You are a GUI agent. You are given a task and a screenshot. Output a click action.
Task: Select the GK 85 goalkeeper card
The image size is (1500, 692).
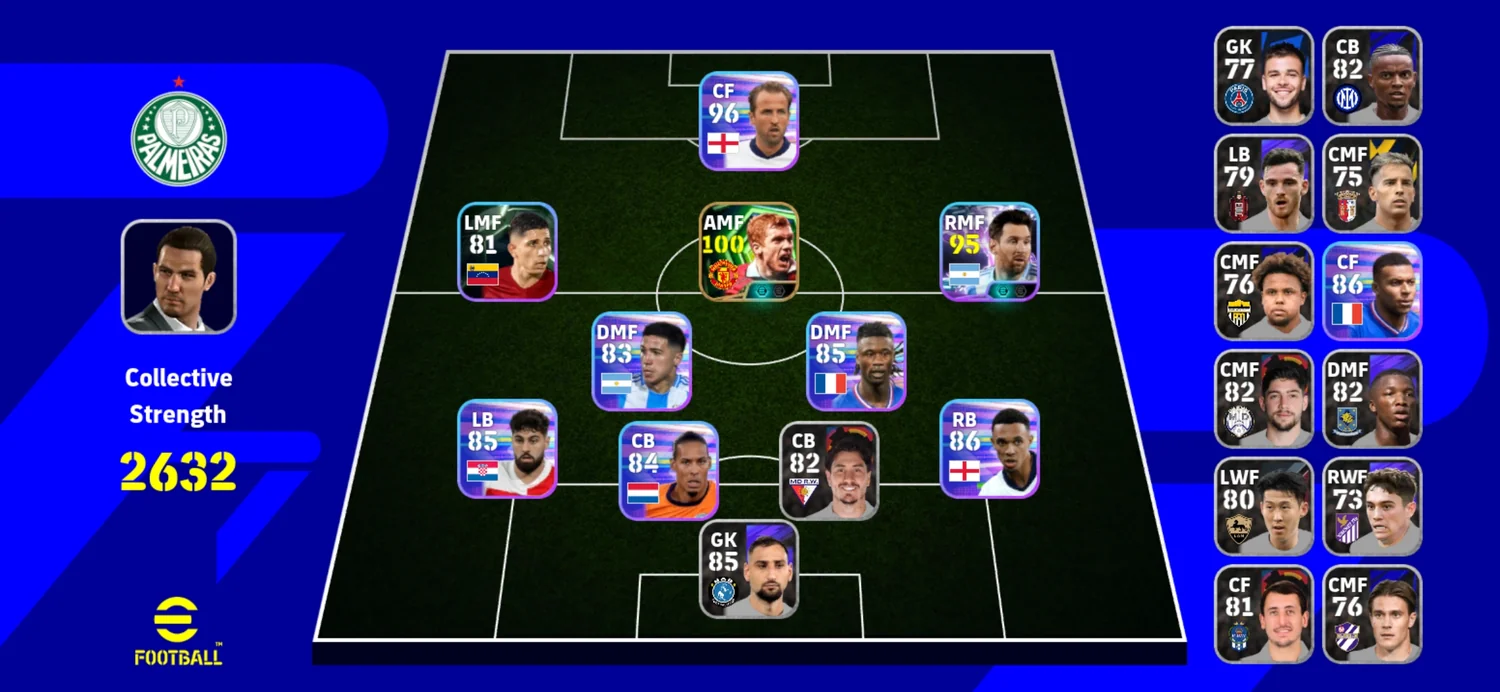coord(749,569)
